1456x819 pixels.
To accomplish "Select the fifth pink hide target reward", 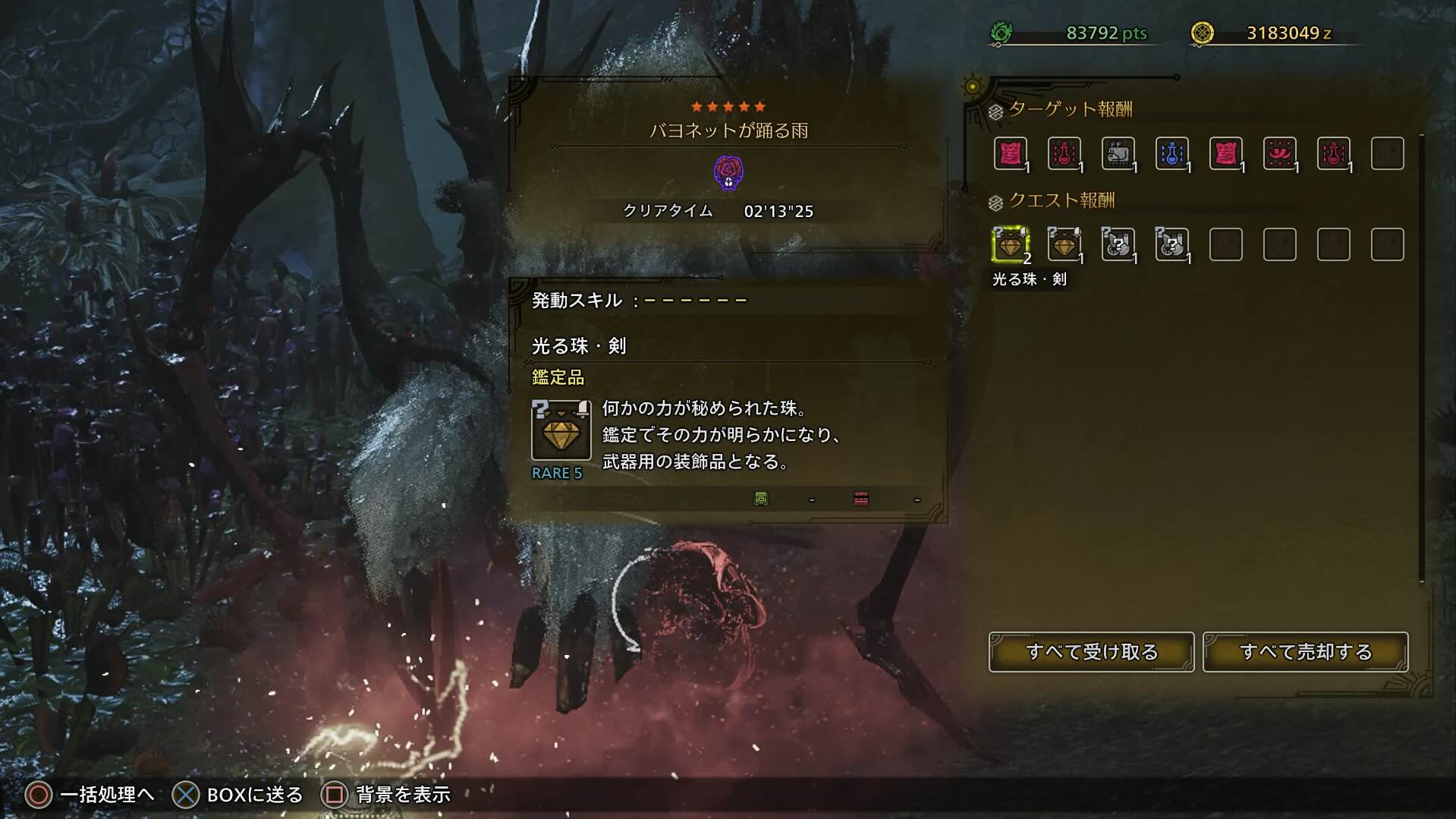I will (1227, 153).
